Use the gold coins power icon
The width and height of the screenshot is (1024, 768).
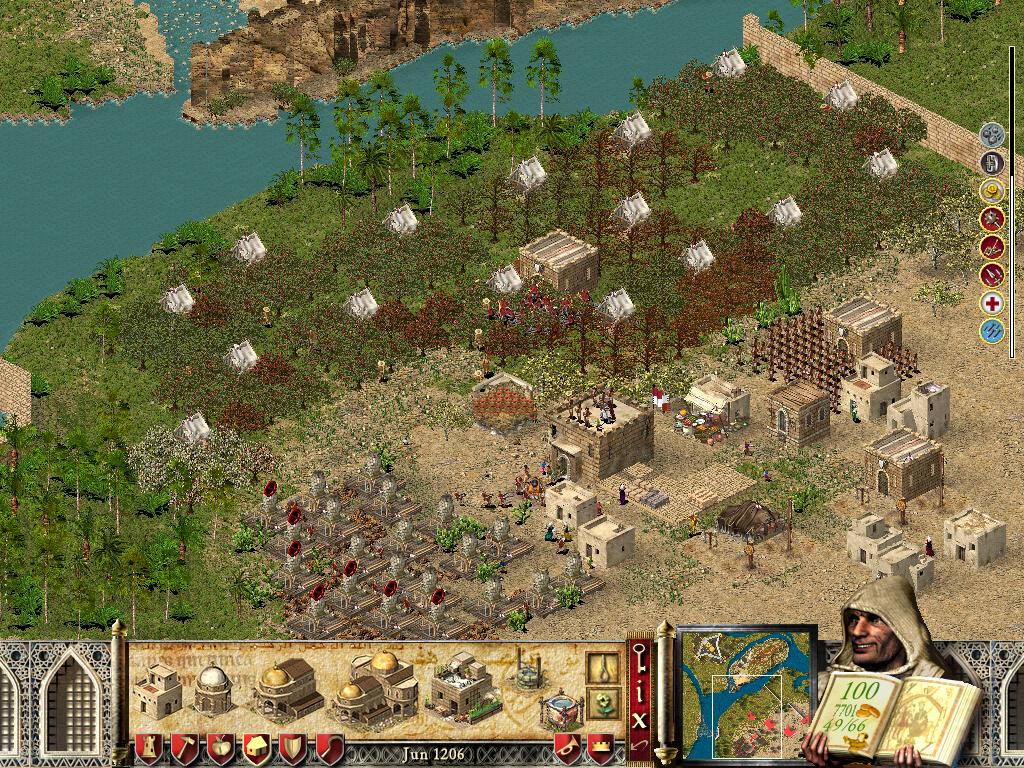click(991, 190)
